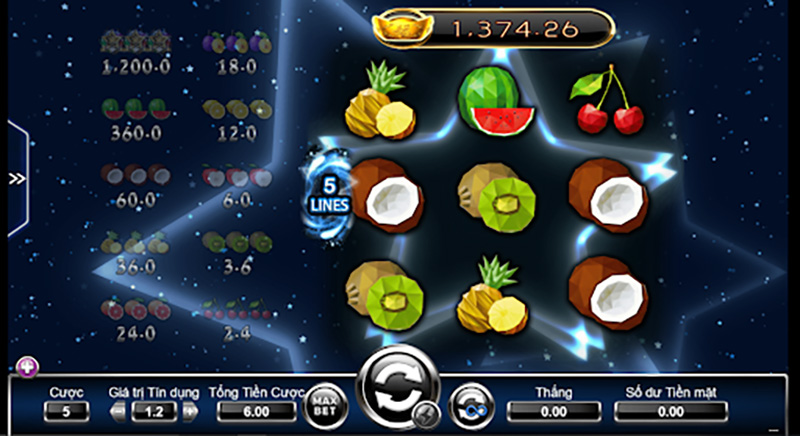Decrease credit value with the left arrow
800x436 pixels.
click(x=118, y=411)
